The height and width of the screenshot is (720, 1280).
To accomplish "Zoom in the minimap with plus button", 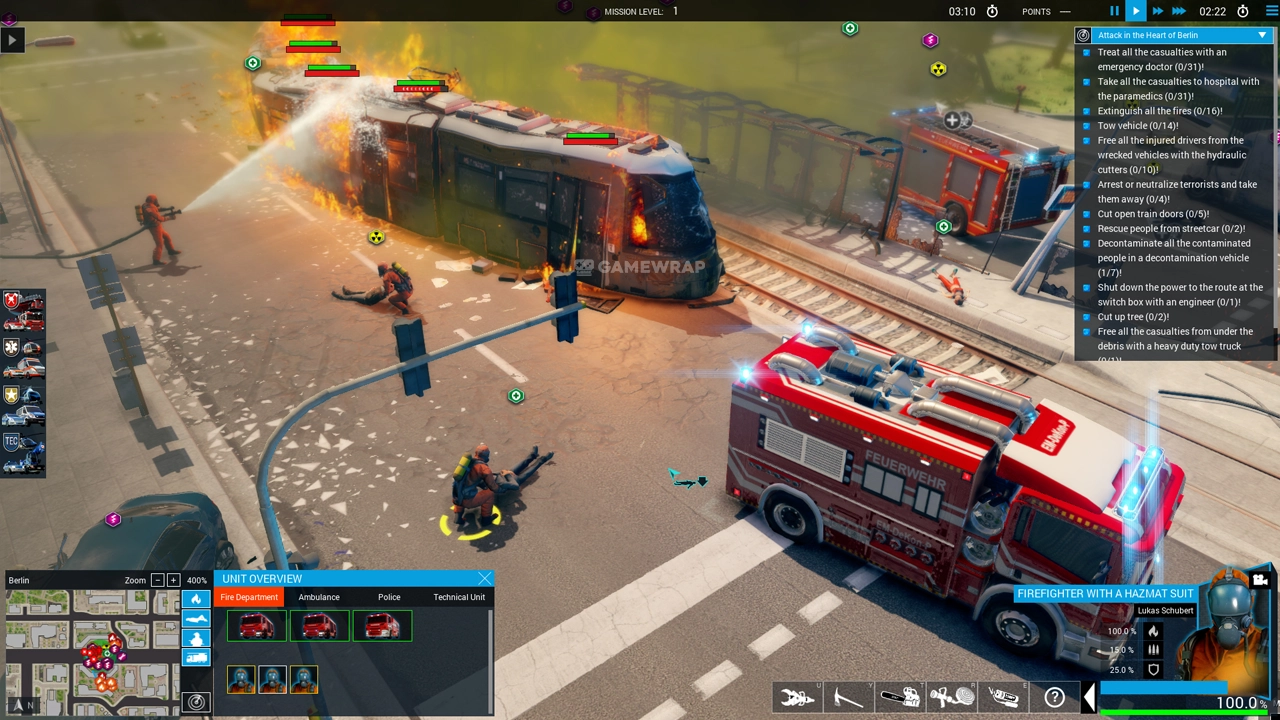I will (x=173, y=580).
